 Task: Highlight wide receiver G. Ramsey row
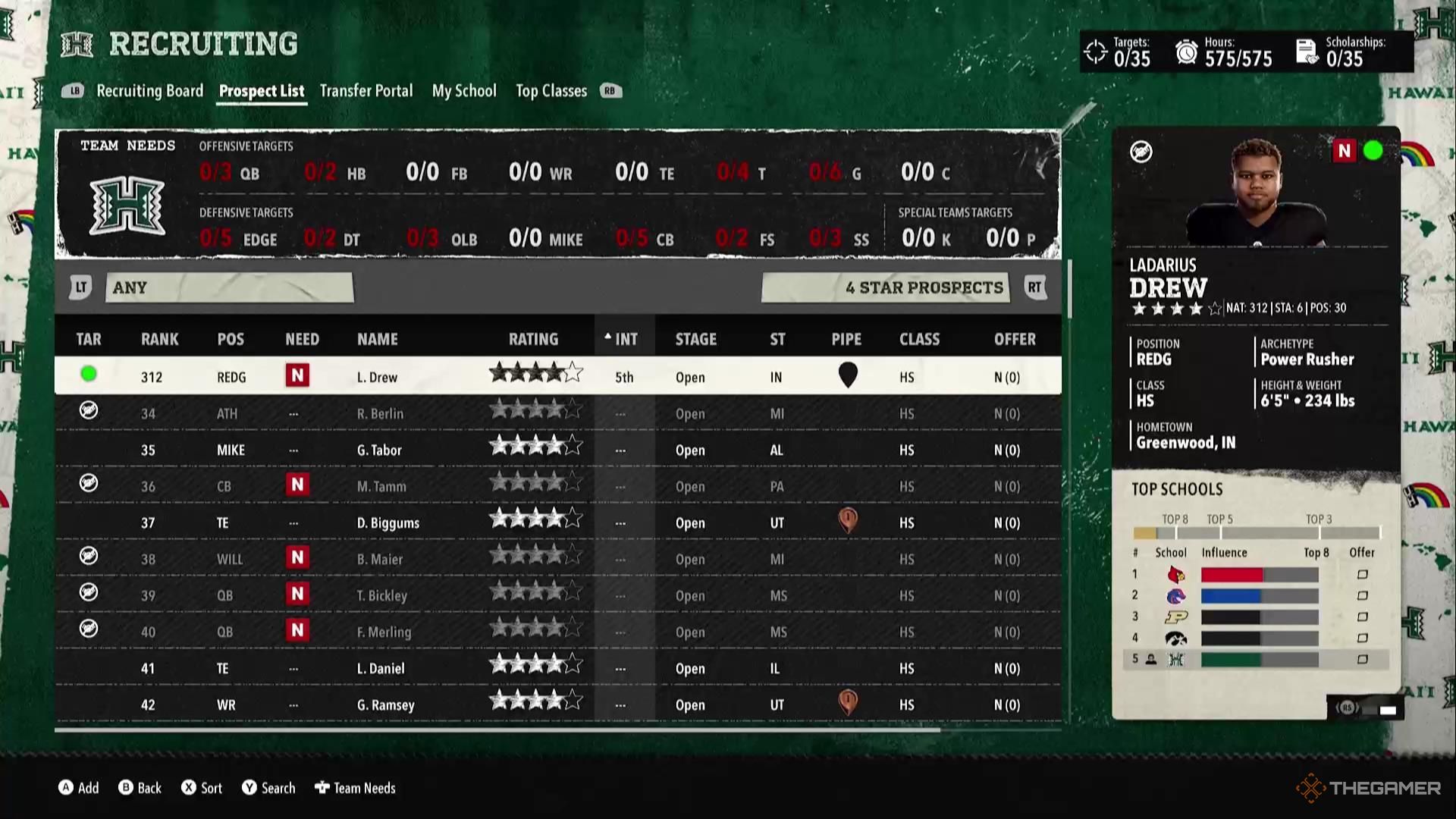tap(385, 704)
